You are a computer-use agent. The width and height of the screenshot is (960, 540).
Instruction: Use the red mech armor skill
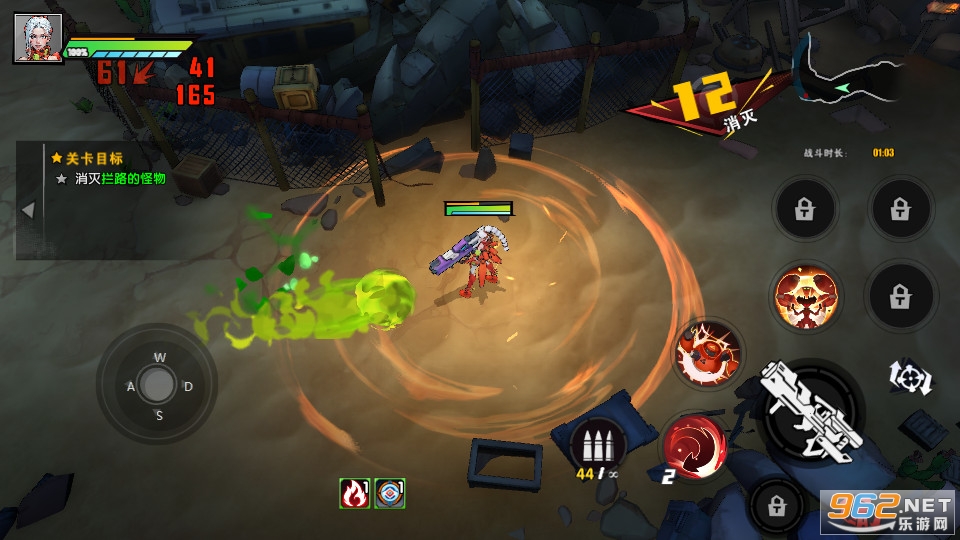[708, 353]
